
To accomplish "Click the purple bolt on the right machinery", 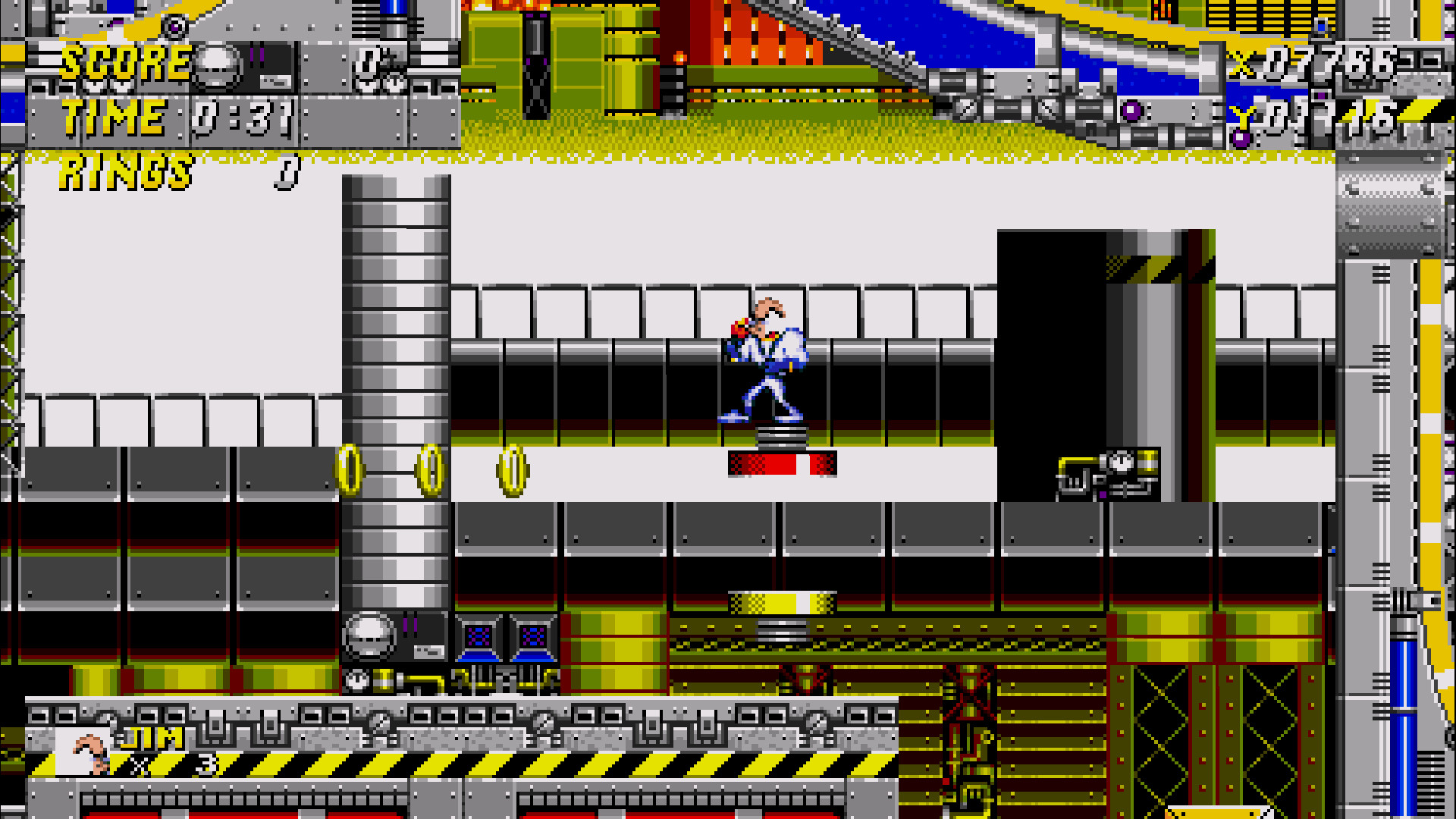I will pyautogui.click(x=1133, y=112).
